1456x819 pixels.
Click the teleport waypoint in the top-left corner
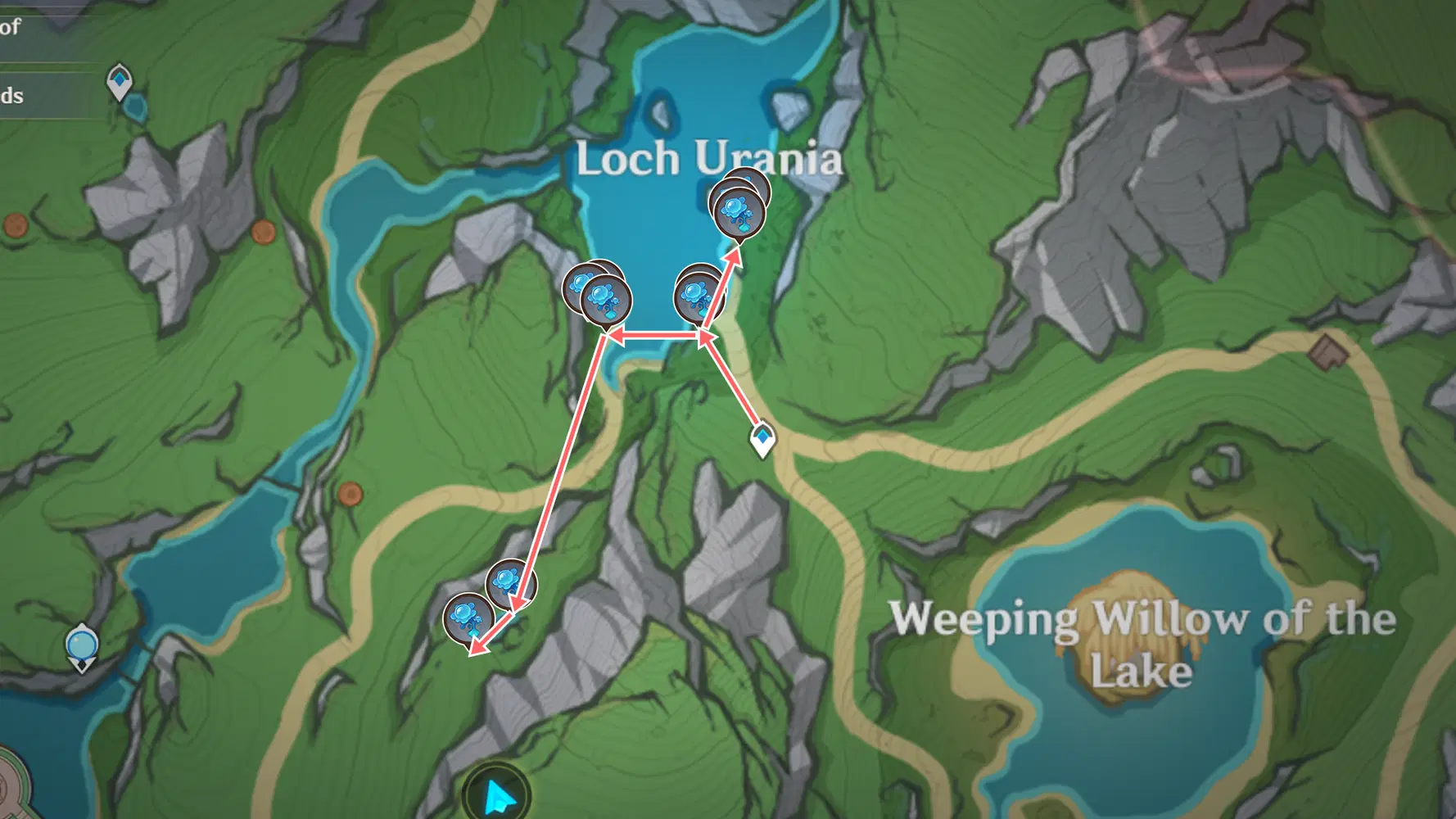pos(120,80)
